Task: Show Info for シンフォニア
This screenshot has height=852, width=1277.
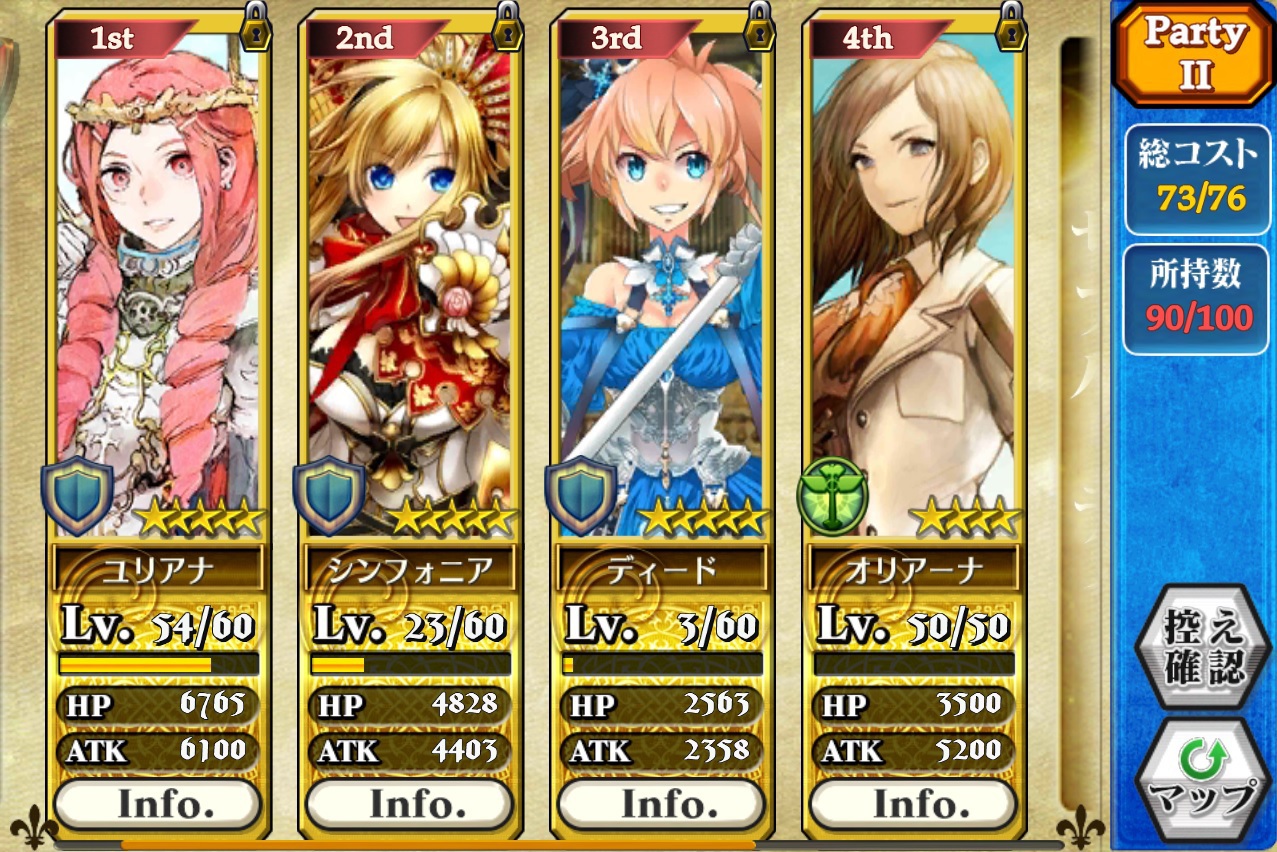Action: [x=409, y=804]
